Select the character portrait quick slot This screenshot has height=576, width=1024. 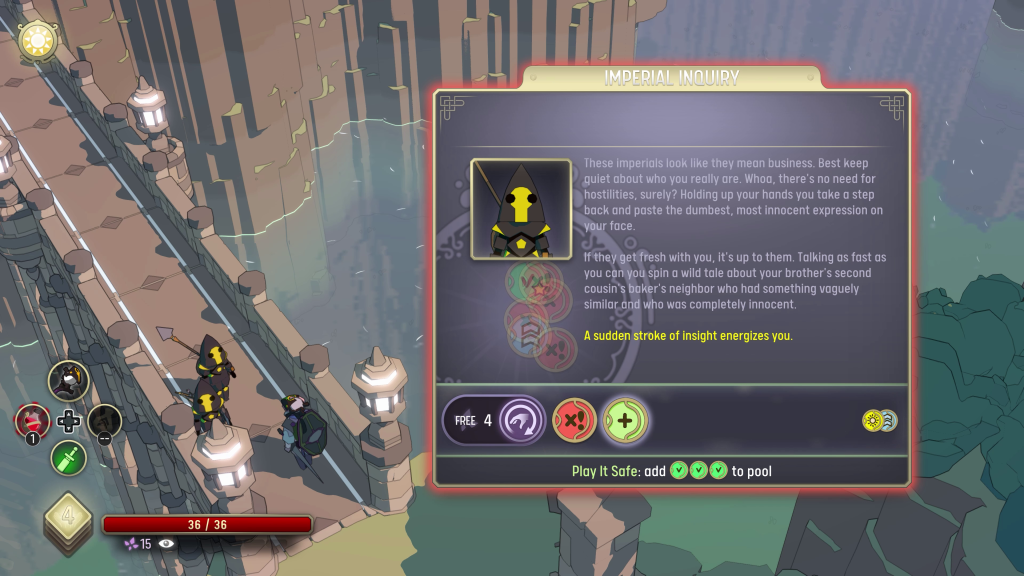pyautogui.click(x=69, y=381)
